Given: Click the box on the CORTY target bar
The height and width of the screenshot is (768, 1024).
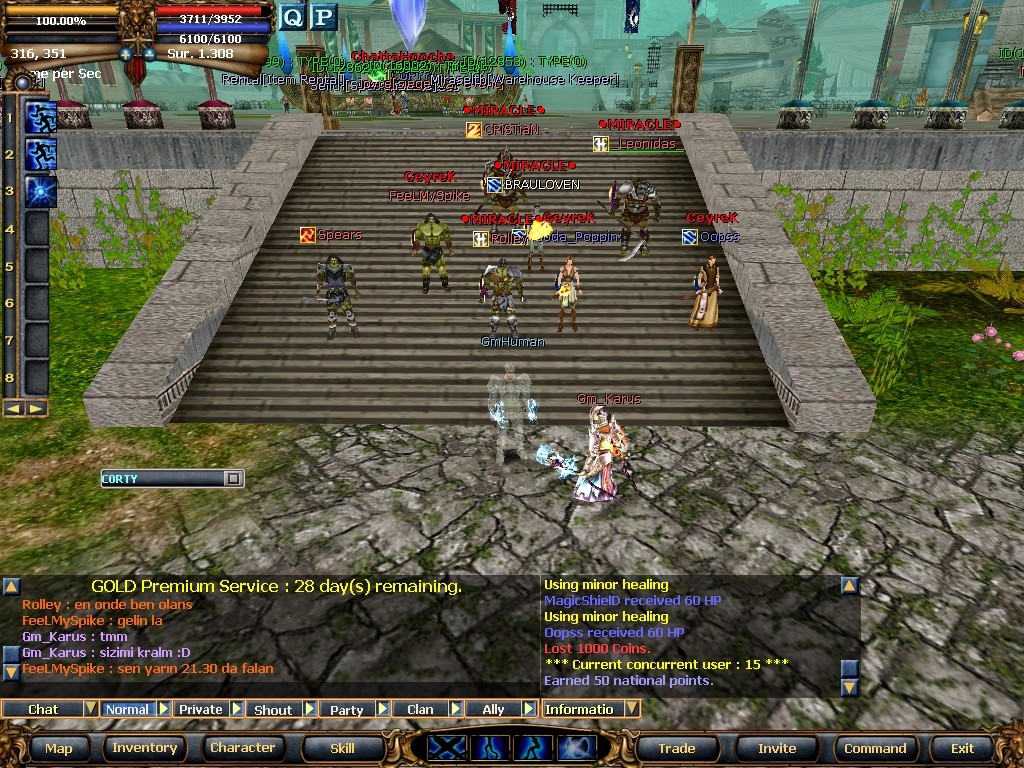Looking at the screenshot, I should [232, 479].
